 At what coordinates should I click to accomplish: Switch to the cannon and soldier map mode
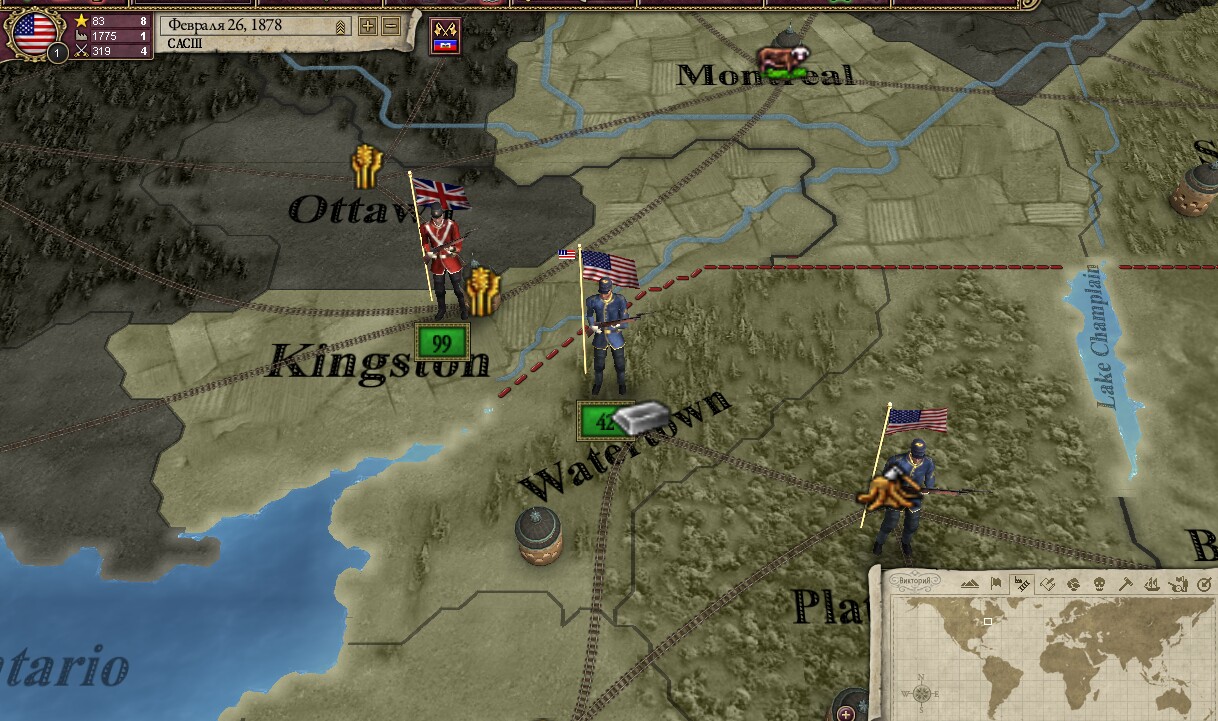pos(1177,584)
